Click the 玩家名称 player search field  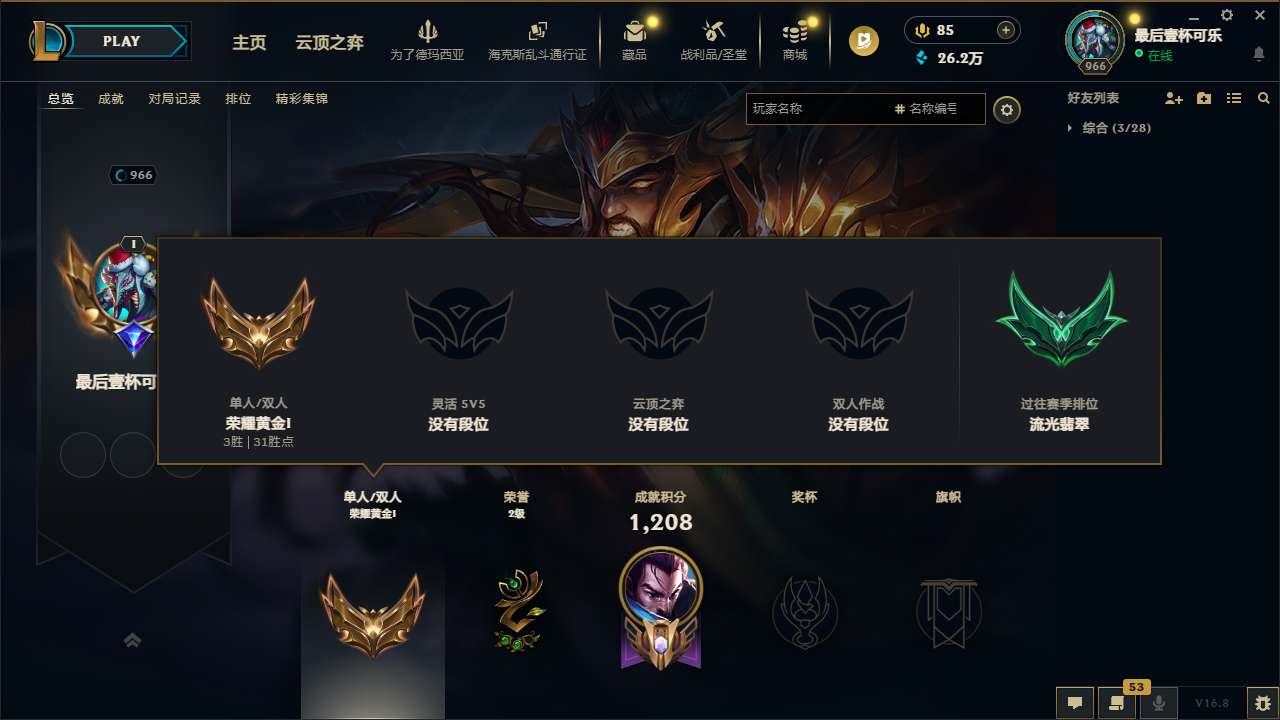click(x=830, y=109)
